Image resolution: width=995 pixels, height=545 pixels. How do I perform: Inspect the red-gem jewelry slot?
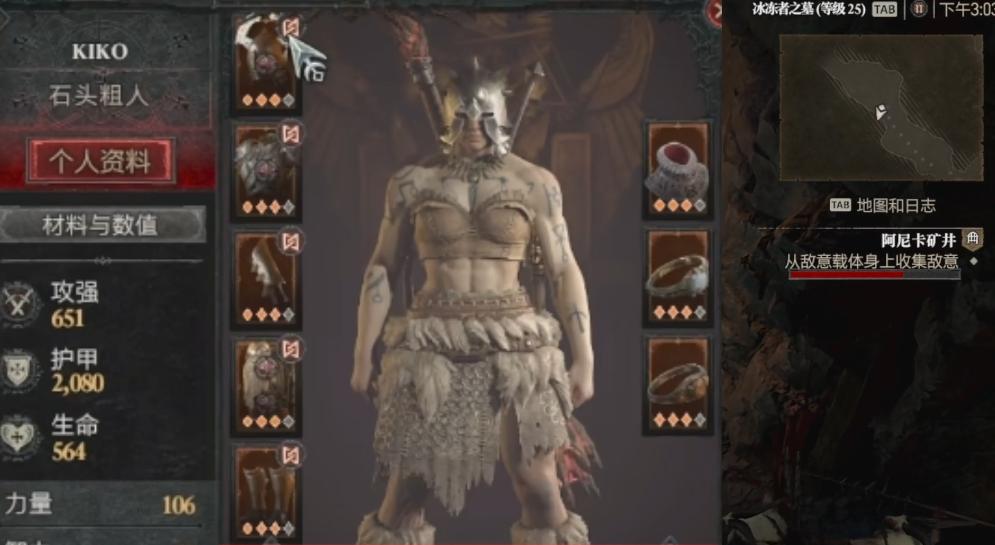[x=677, y=167]
